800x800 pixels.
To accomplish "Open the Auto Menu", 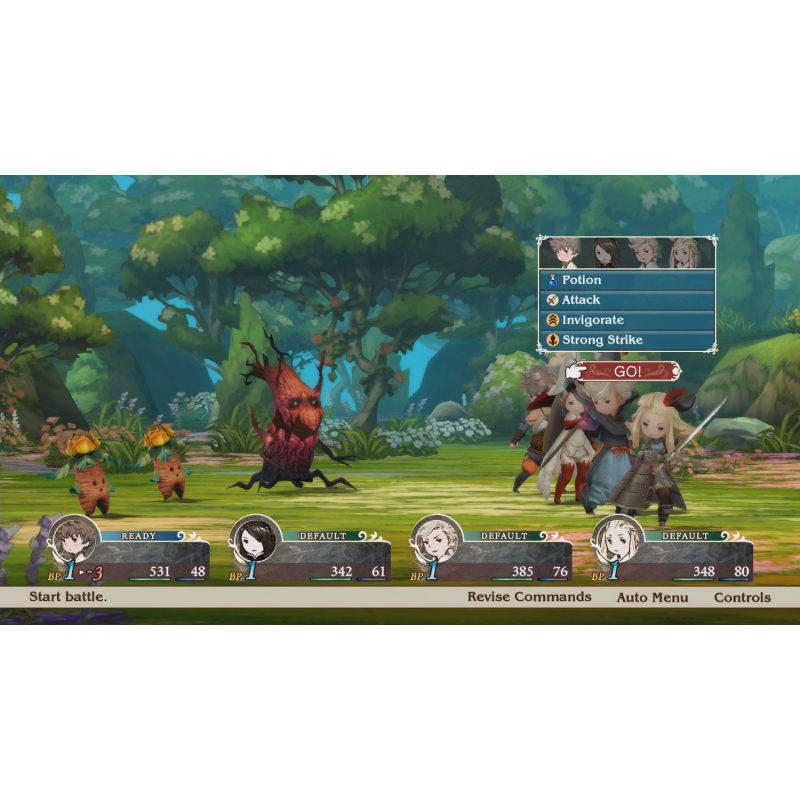I will (x=652, y=597).
